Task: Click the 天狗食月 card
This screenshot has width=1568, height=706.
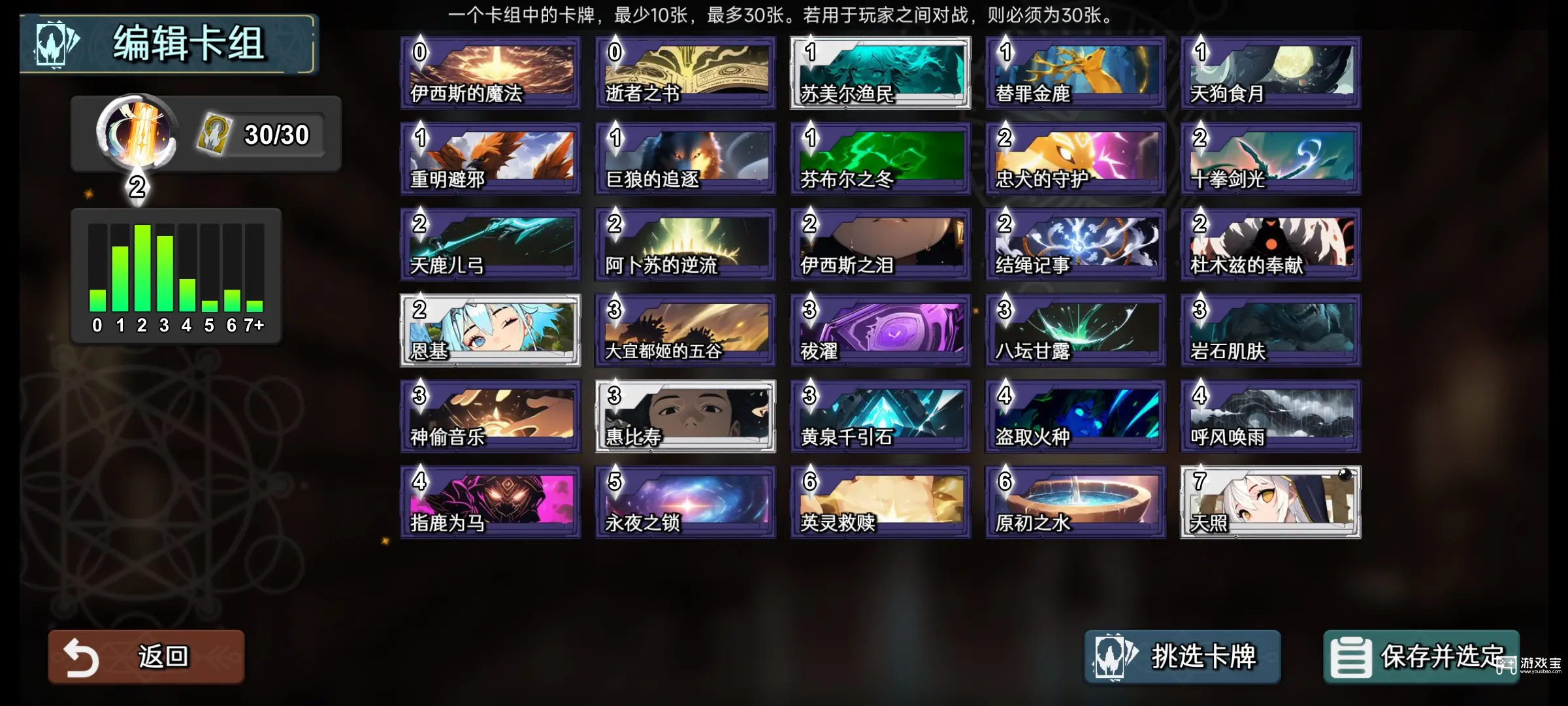Action: (1270, 73)
